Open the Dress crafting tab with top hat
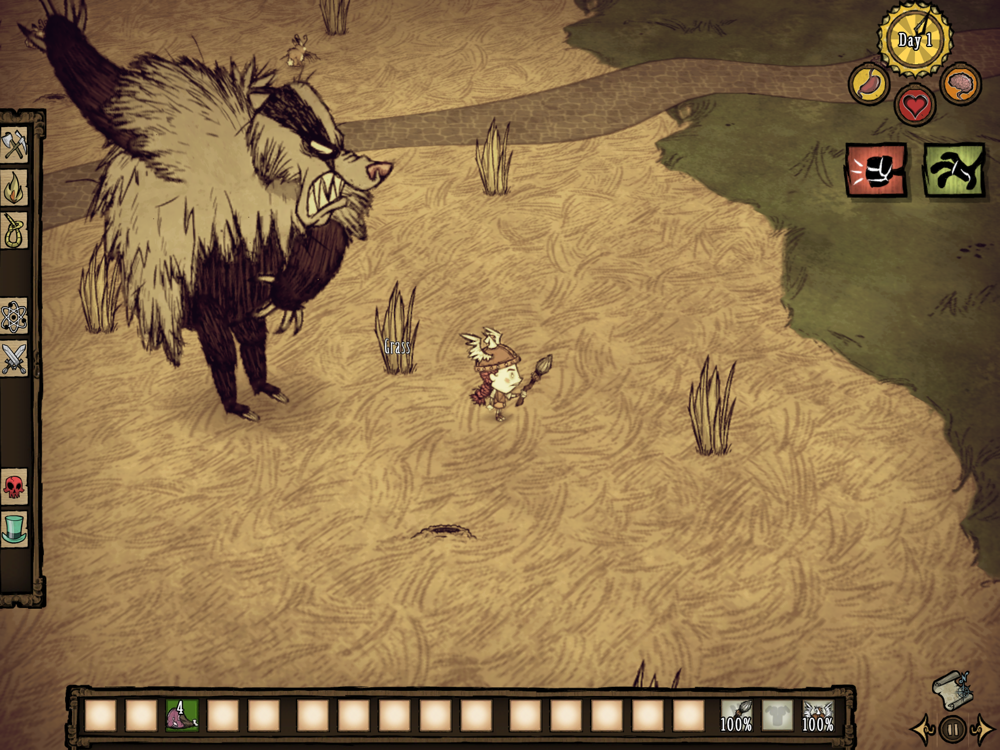Viewport: 1000px width, 750px height. click(15, 528)
